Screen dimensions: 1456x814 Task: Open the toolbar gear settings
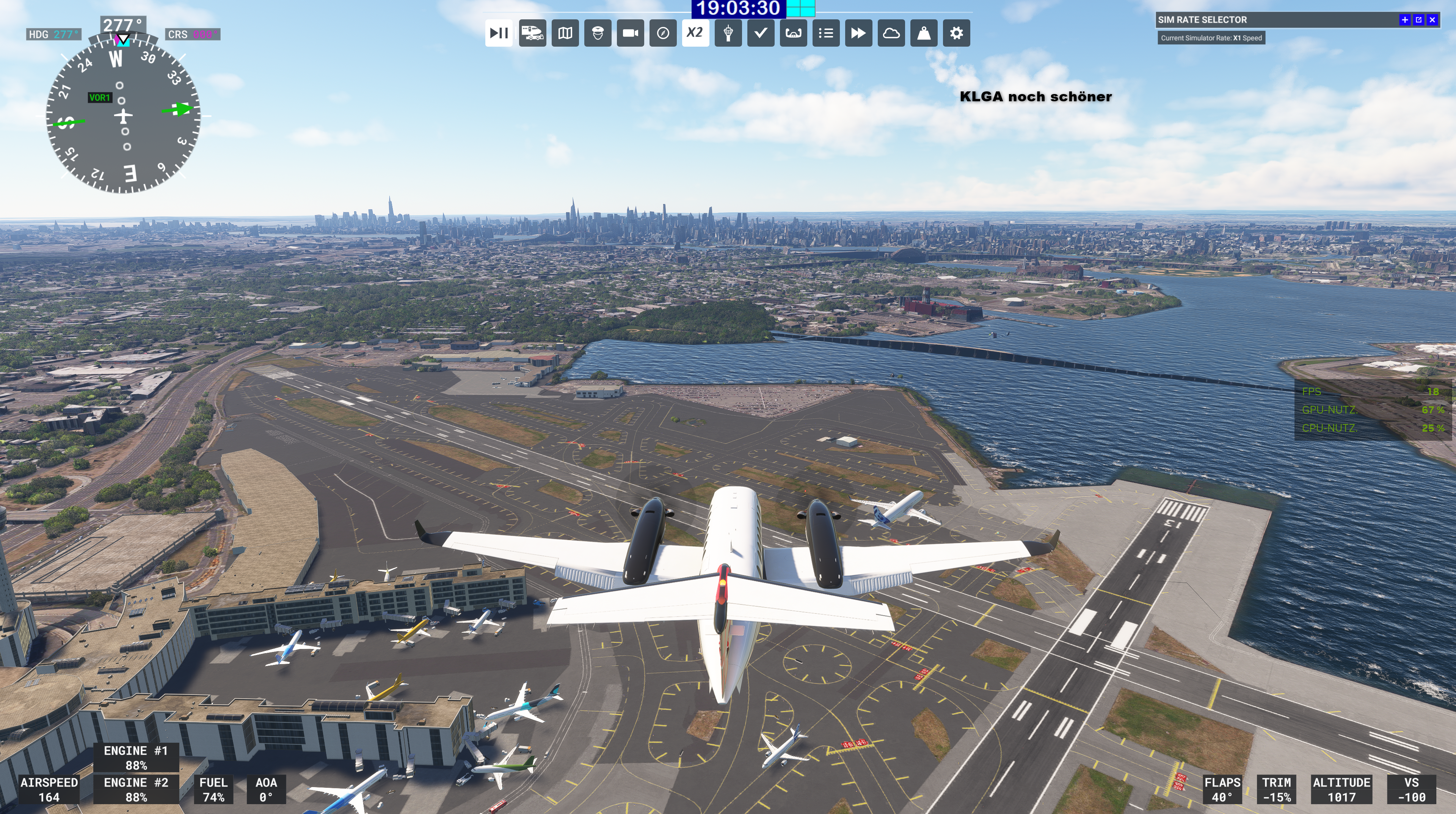(956, 33)
